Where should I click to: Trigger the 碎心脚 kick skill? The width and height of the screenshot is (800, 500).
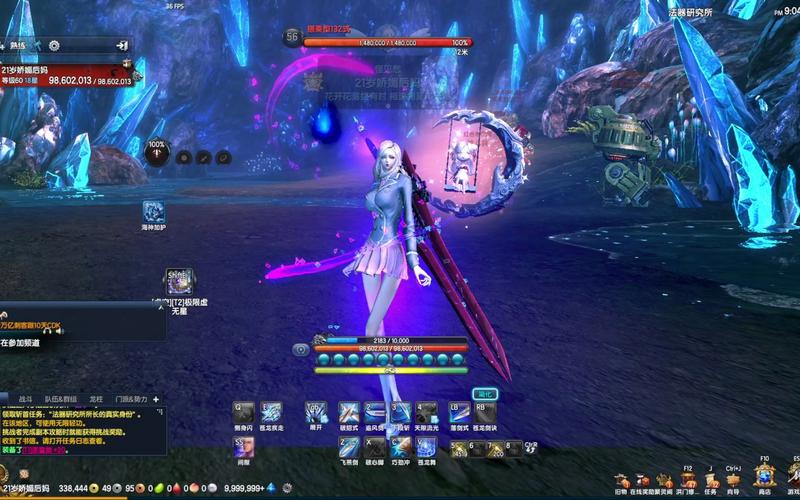[374, 447]
